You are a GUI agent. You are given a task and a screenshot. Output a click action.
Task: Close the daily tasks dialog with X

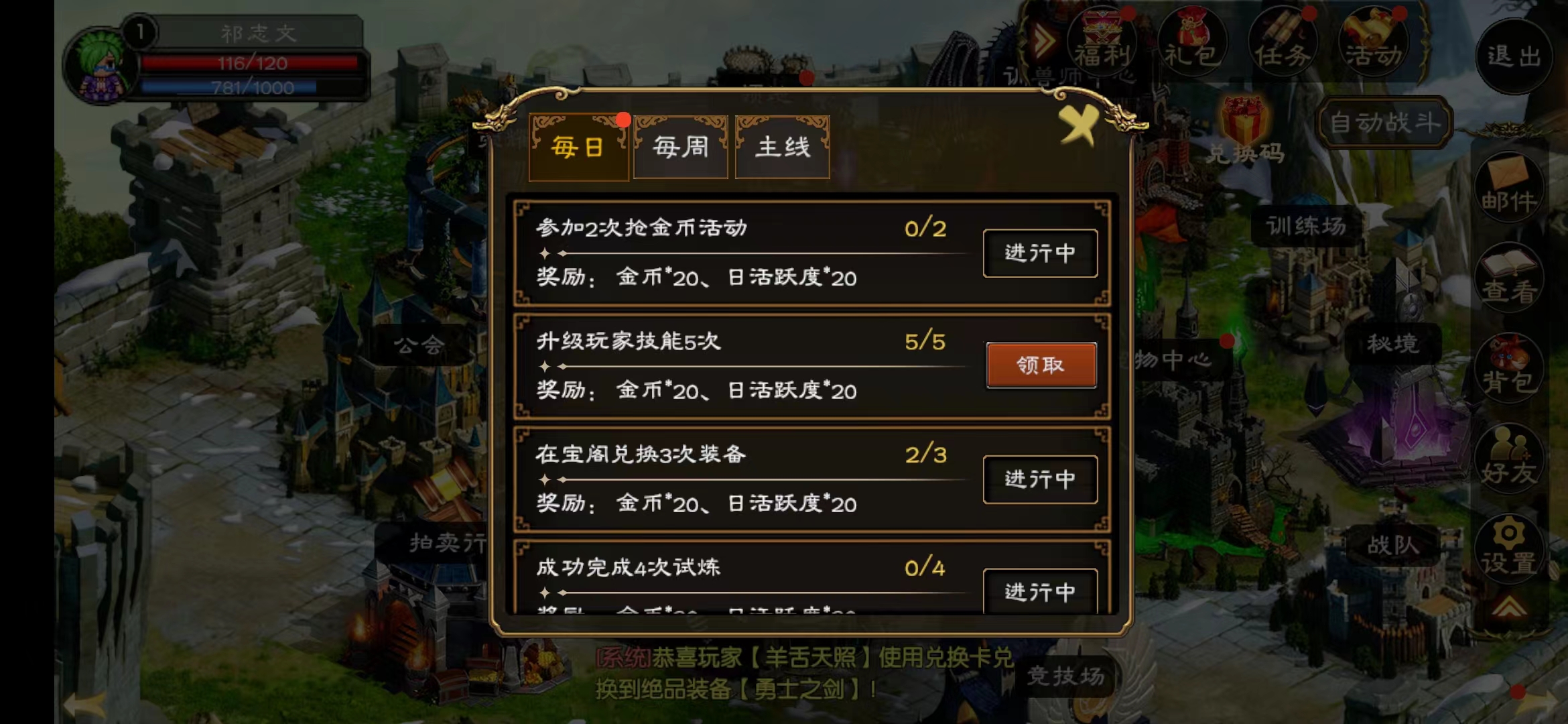point(1080,124)
